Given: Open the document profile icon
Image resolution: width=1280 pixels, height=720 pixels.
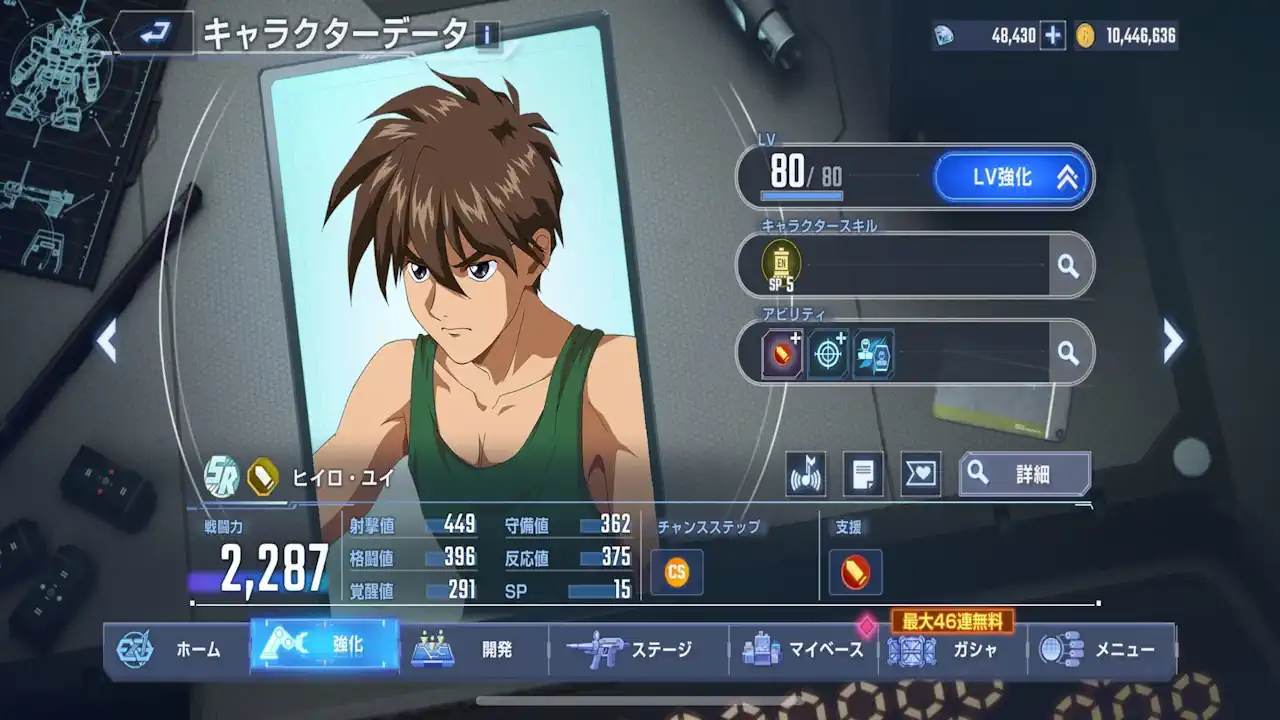Looking at the screenshot, I should point(862,474).
